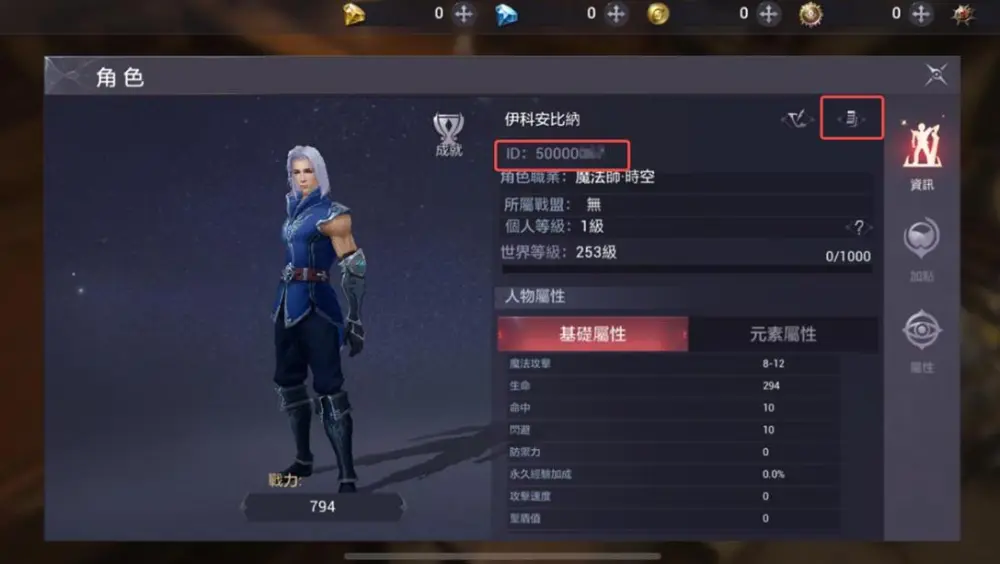Open the 加點 stat points tab
The width and height of the screenshot is (1000, 564).
click(x=920, y=249)
